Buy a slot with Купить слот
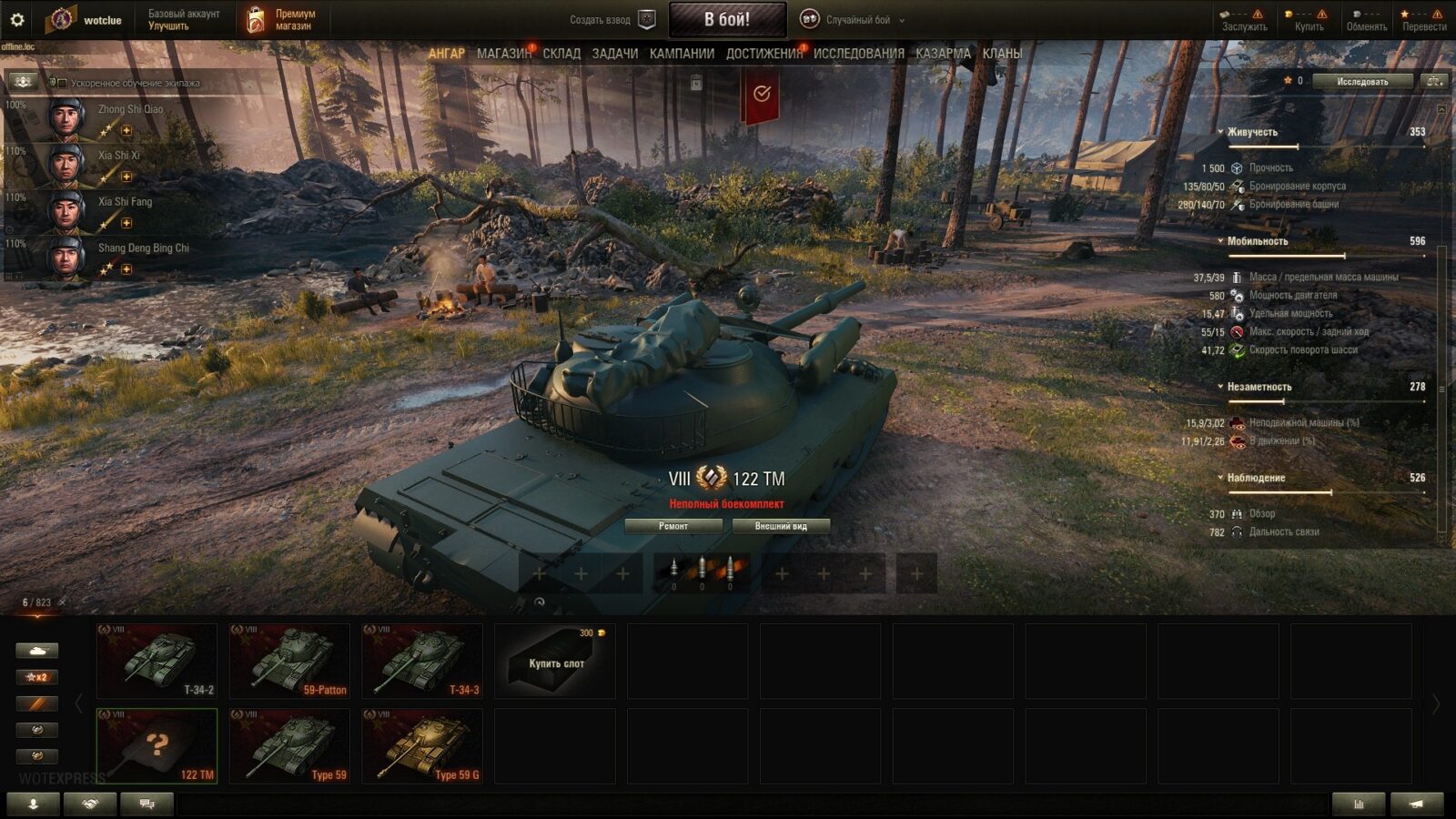The height and width of the screenshot is (819, 1456). tap(555, 662)
